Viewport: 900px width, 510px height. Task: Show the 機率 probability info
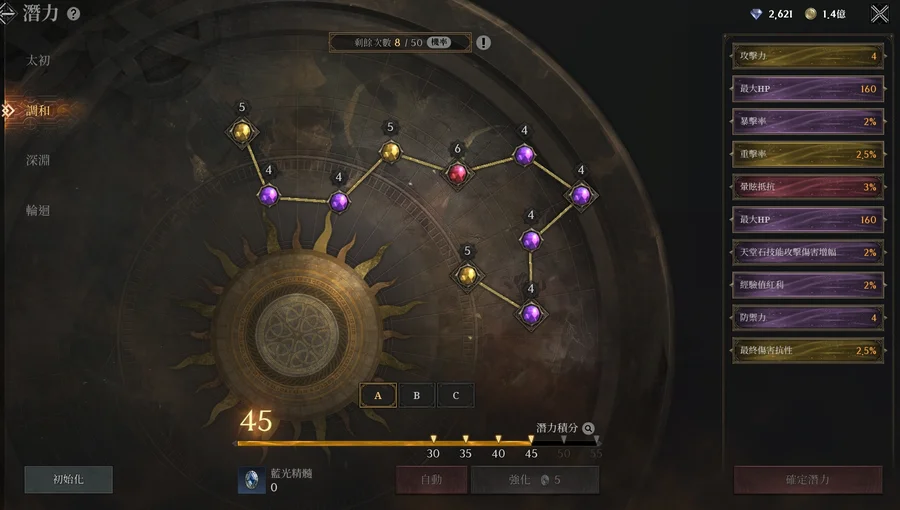(439, 42)
